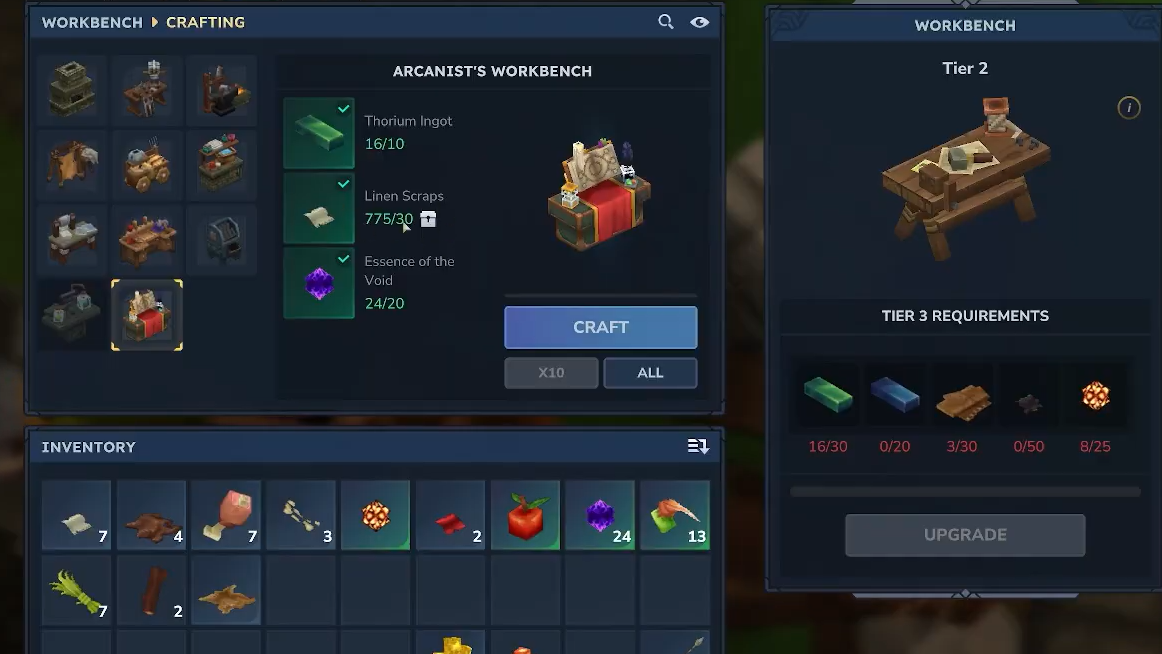This screenshot has width=1162, height=654.
Task: Show workbench info via the i icon
Action: [1128, 108]
